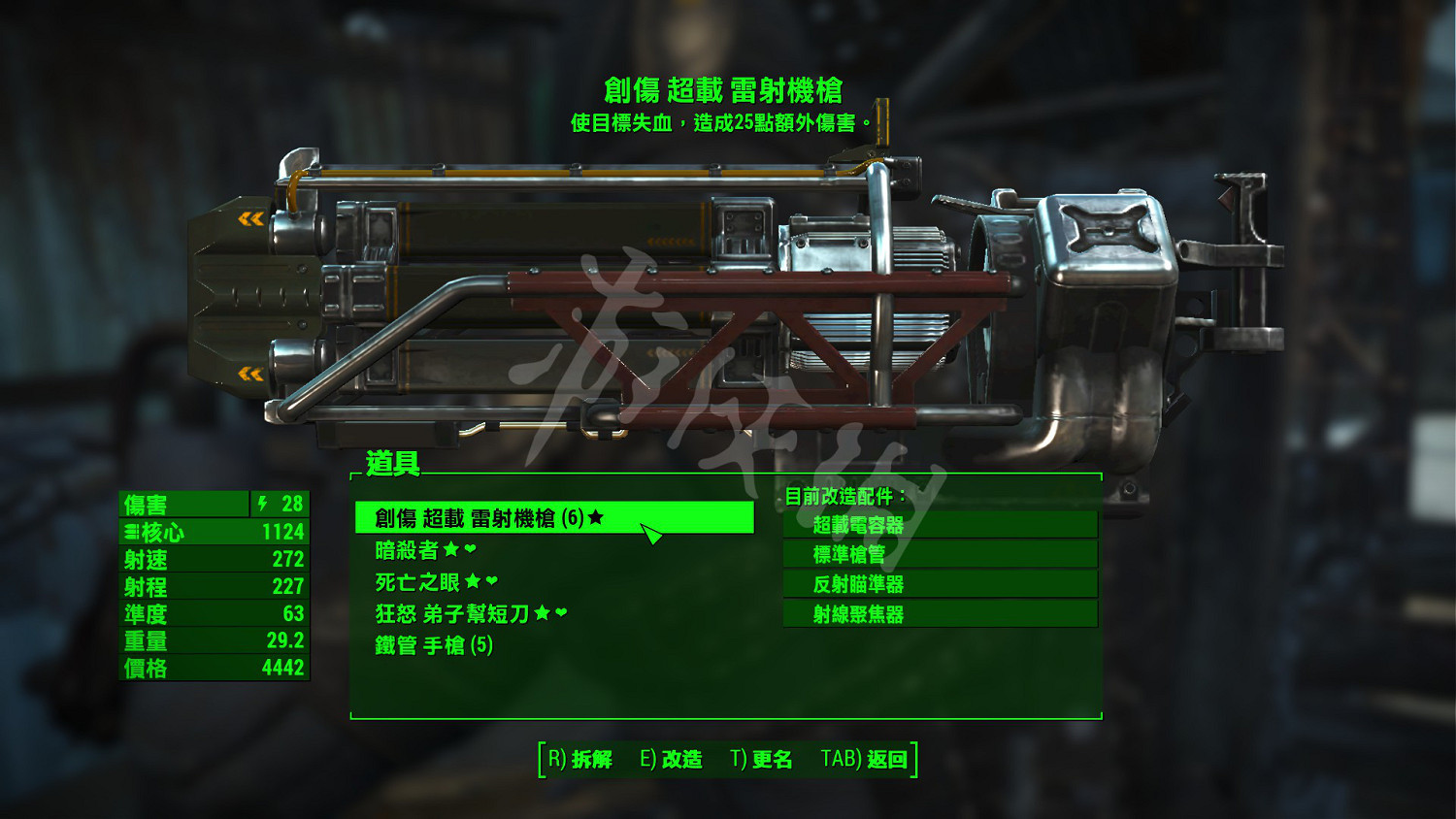Click the star icon next to 暗殺者
1456x819 pixels.
tap(451, 550)
